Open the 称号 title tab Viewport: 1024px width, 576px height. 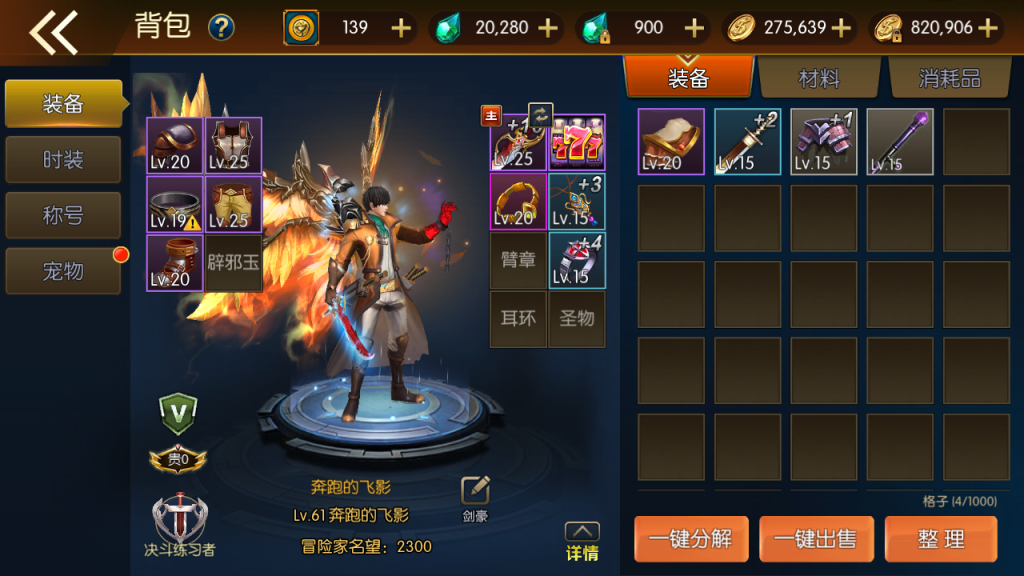(x=63, y=215)
